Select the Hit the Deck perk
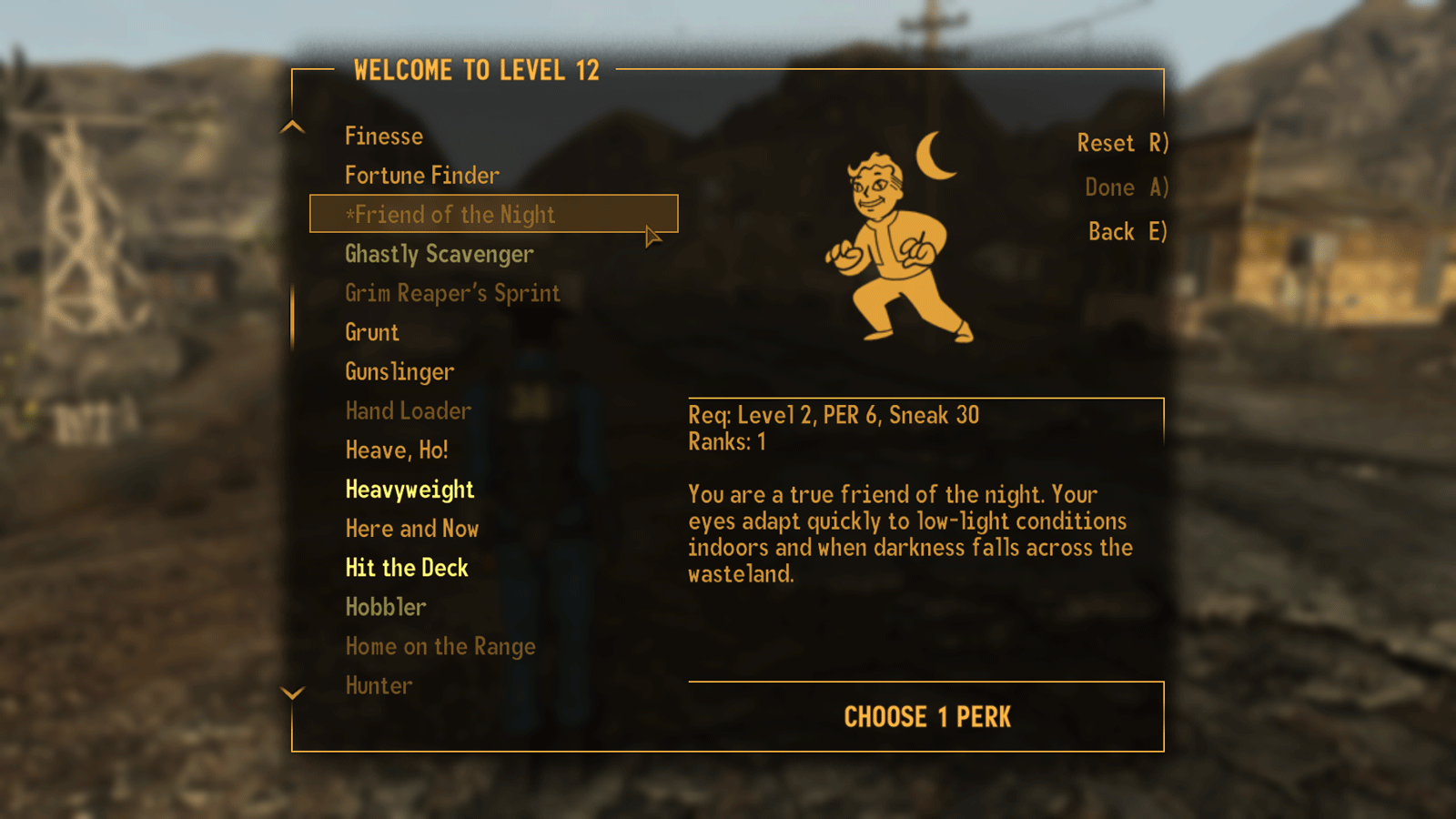 coord(406,567)
